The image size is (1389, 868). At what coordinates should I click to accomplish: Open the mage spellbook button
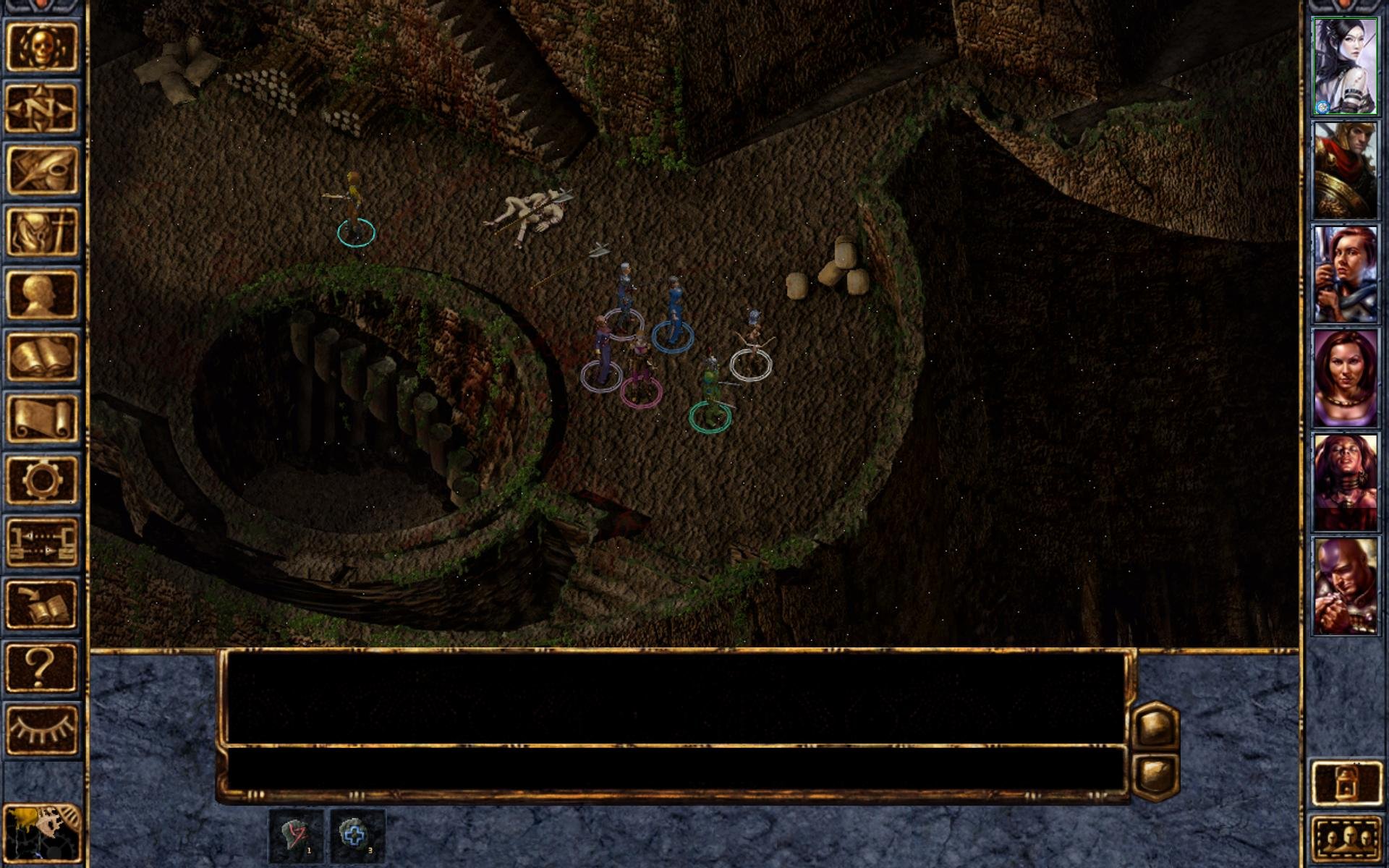click(41, 357)
